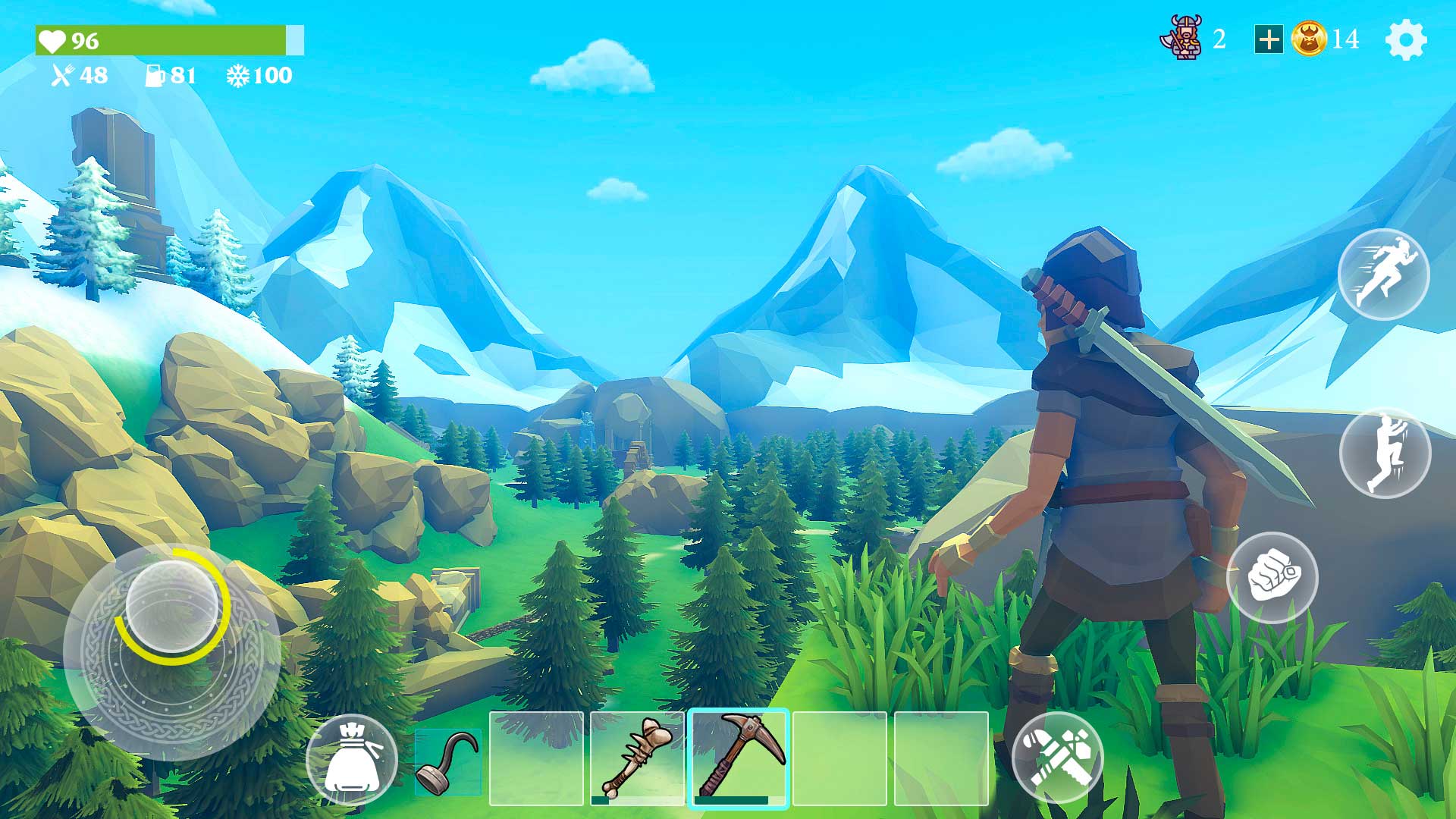The width and height of the screenshot is (1456, 819).
Task: Attack with the fist punch button
Action: tap(1272, 577)
